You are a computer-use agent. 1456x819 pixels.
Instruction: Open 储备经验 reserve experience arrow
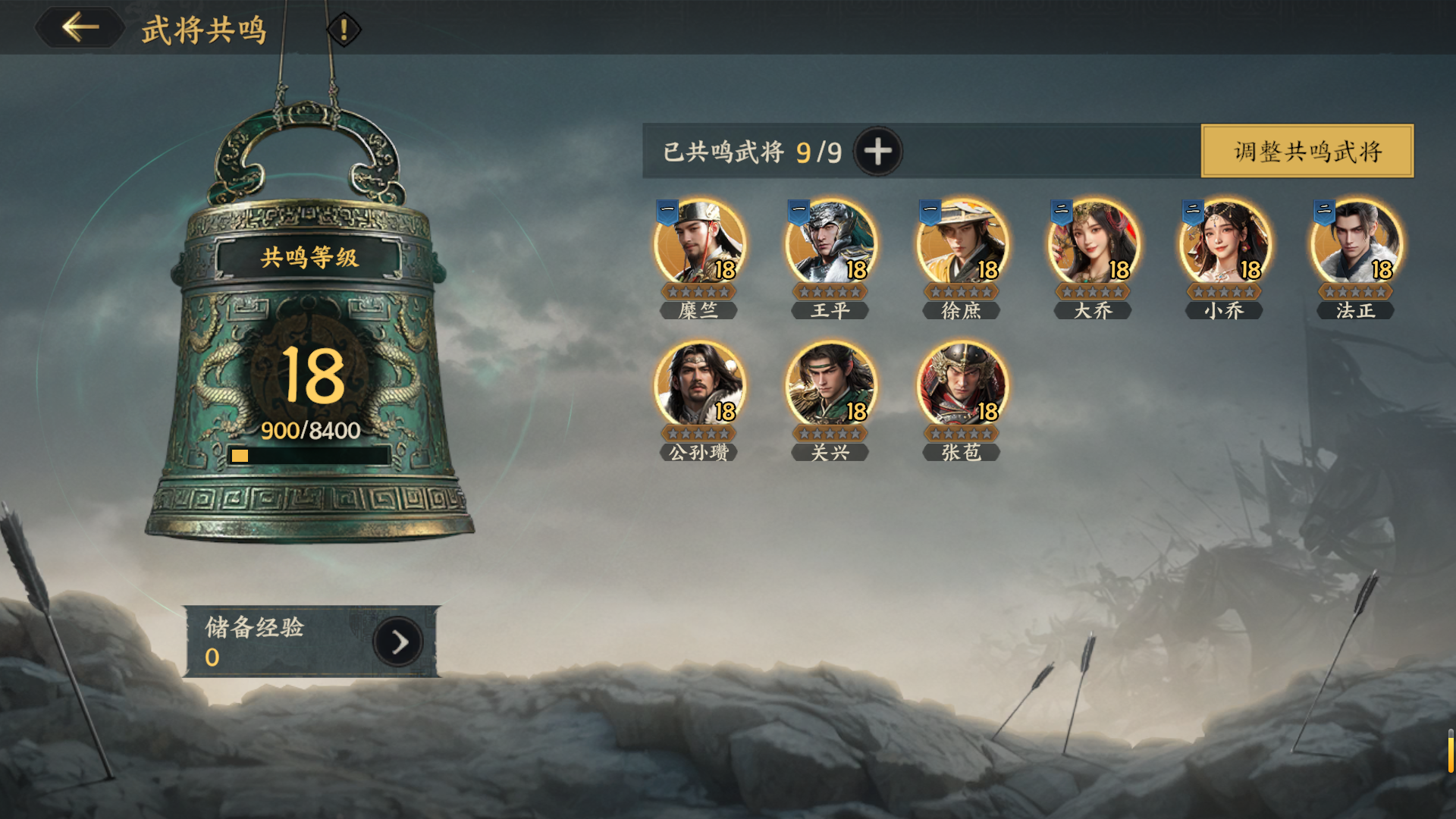click(x=398, y=642)
